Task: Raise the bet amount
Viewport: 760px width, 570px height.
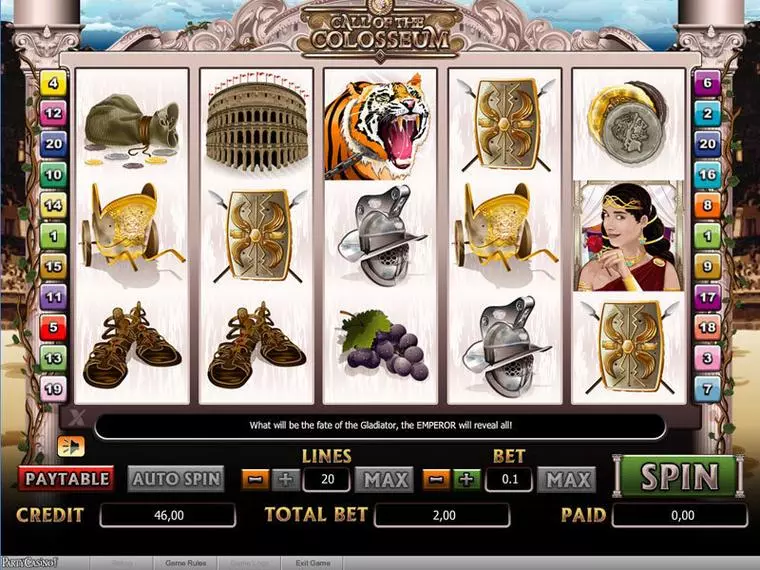Action: click(465, 479)
